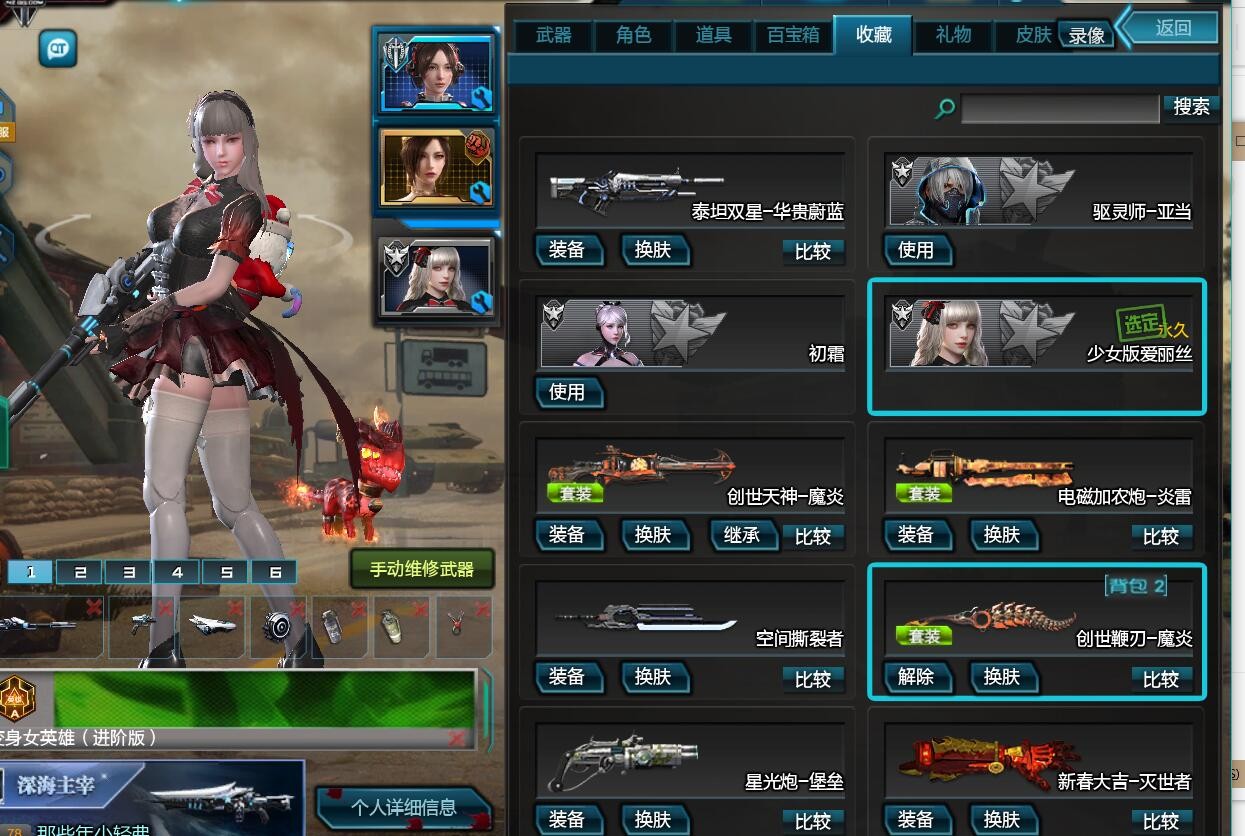Image resolution: width=1245 pixels, height=836 pixels.
Task: Use the 驱灵师-亚当 character
Action: (x=916, y=250)
